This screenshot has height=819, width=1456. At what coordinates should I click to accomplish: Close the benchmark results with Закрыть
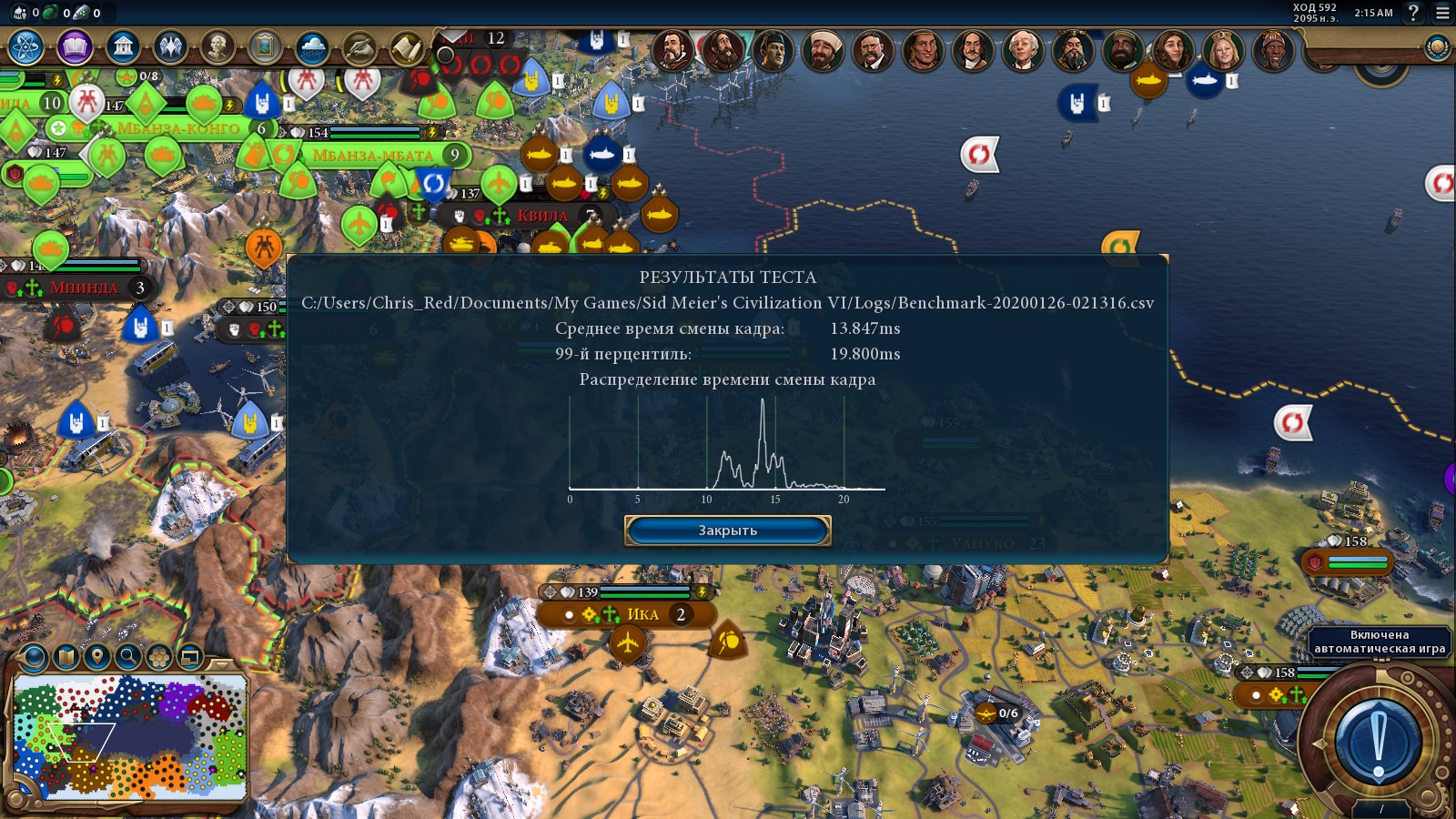(x=727, y=531)
